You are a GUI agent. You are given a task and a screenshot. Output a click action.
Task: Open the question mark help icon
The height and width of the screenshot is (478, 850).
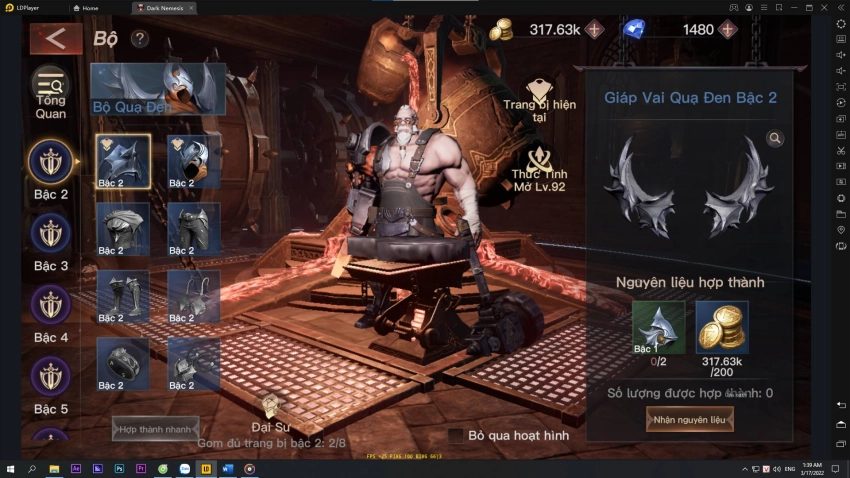click(x=140, y=39)
